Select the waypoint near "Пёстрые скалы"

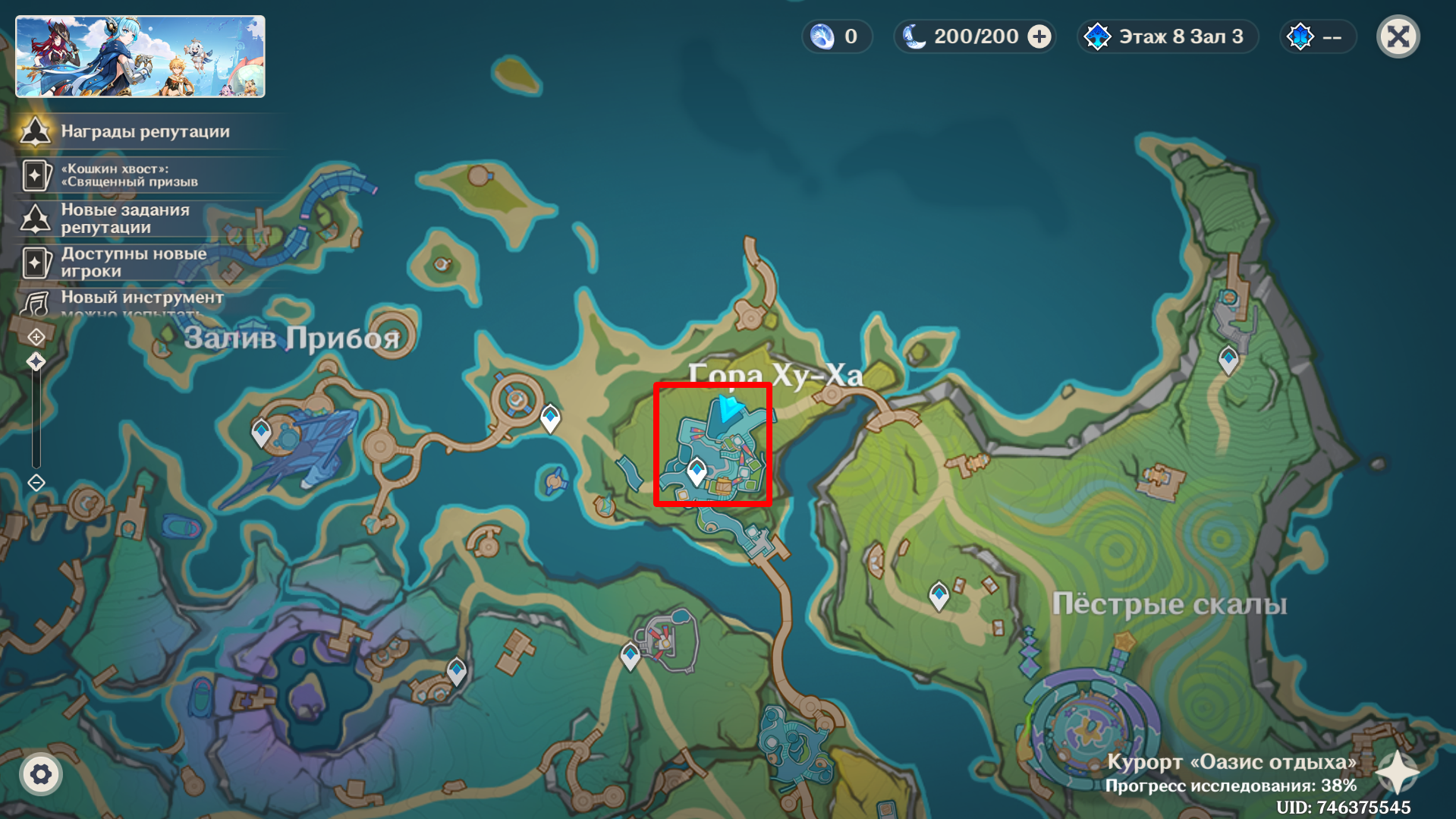939,596
